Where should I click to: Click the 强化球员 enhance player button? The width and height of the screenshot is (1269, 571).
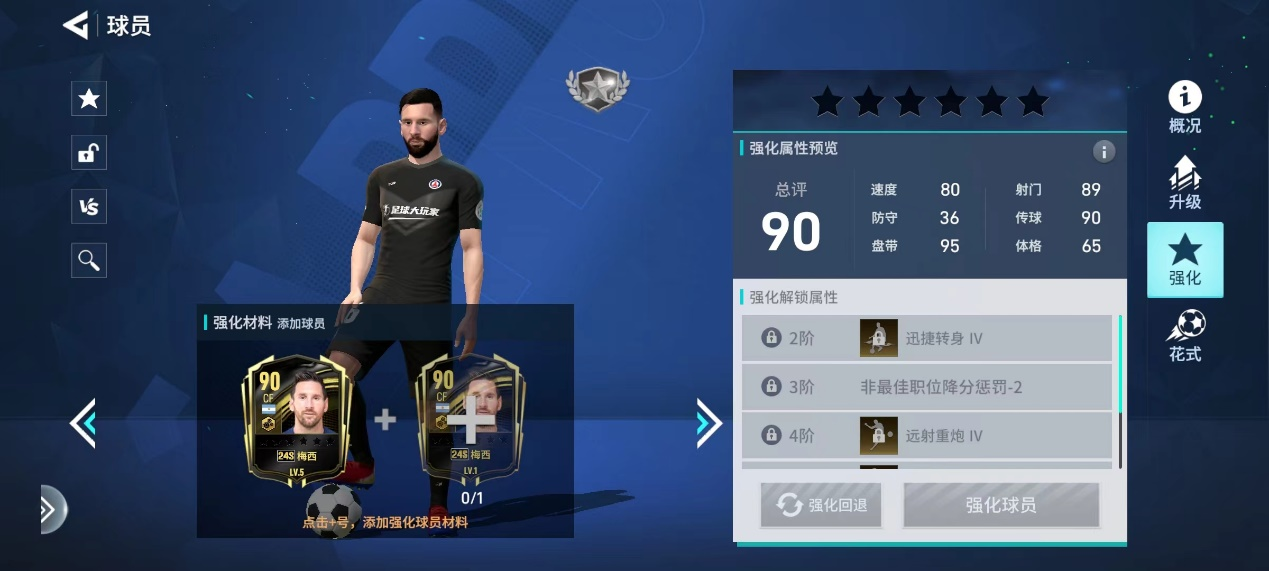click(1001, 505)
